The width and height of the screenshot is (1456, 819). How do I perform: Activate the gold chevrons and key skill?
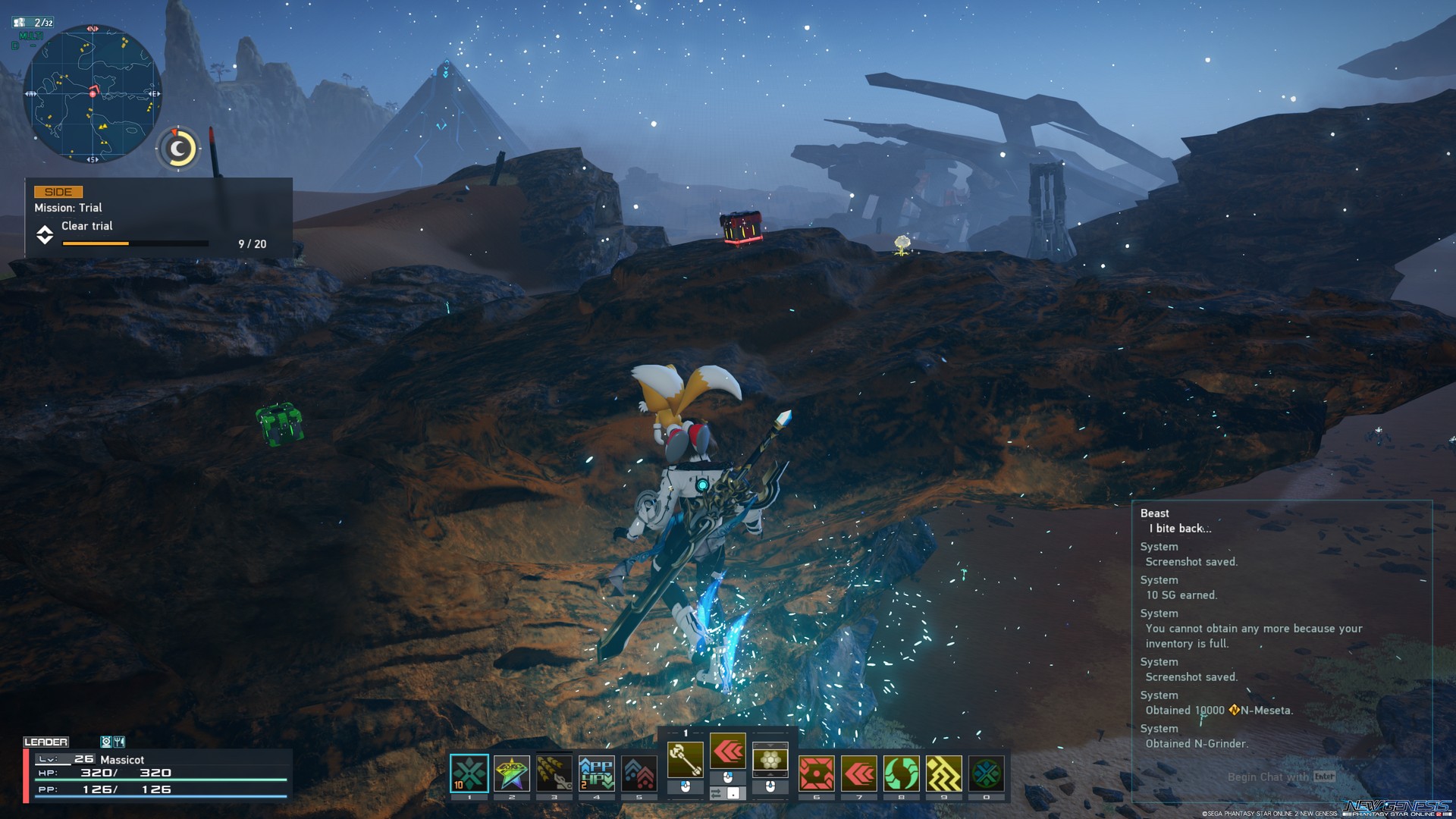[x=554, y=773]
